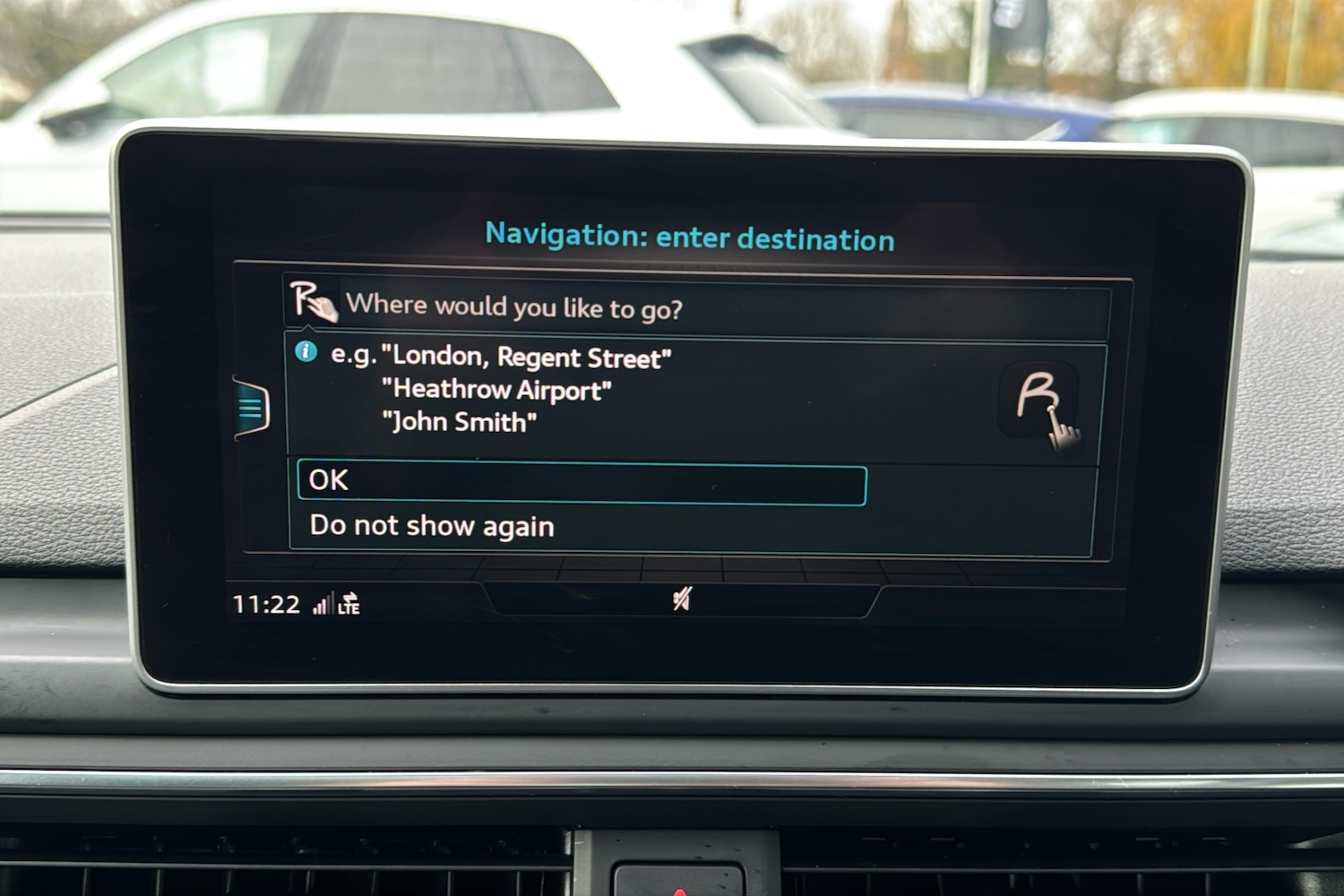Open the side menu tab with three lines
The image size is (1344, 896).
(252, 409)
